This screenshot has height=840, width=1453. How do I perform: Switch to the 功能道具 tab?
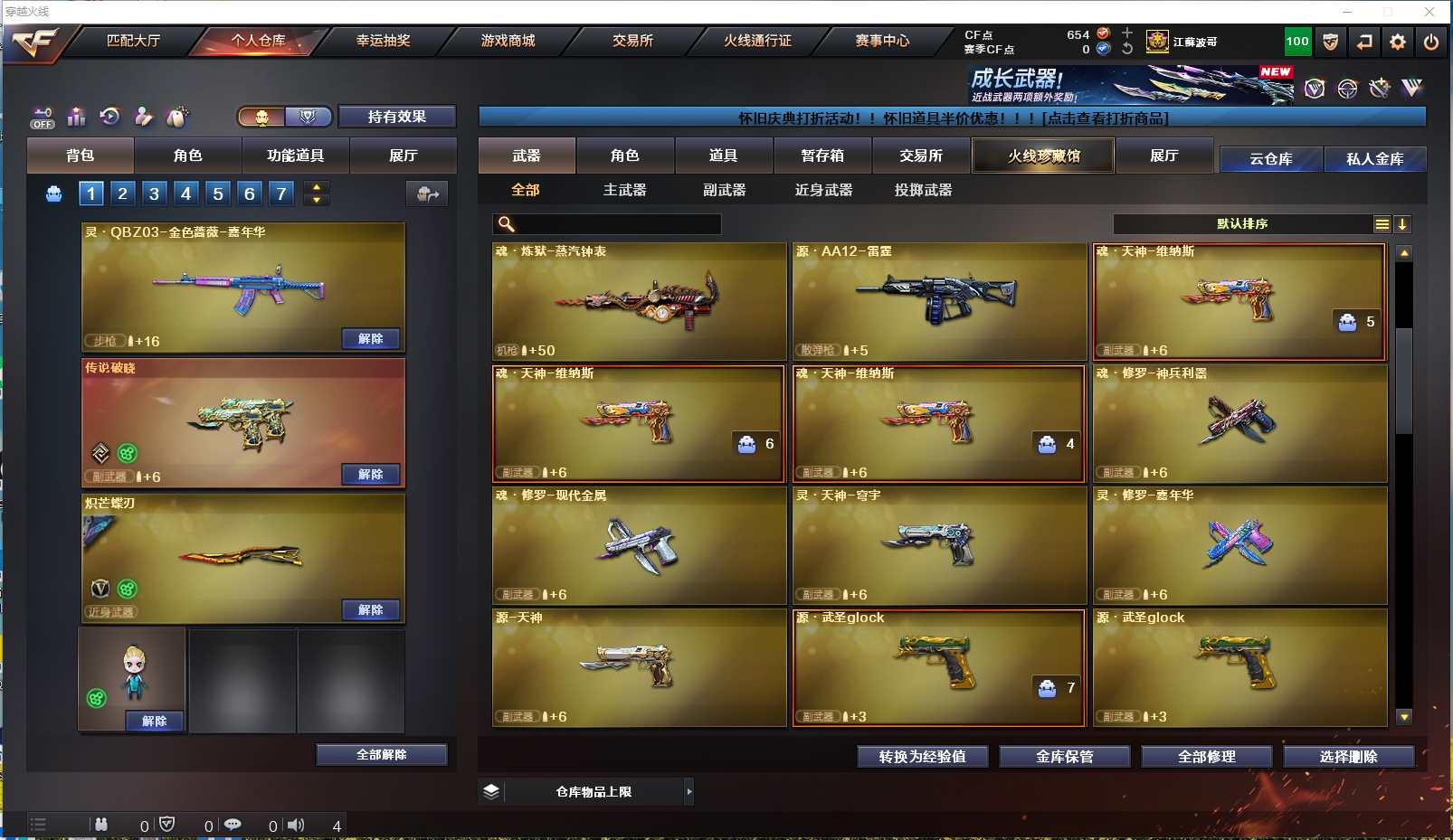295,156
